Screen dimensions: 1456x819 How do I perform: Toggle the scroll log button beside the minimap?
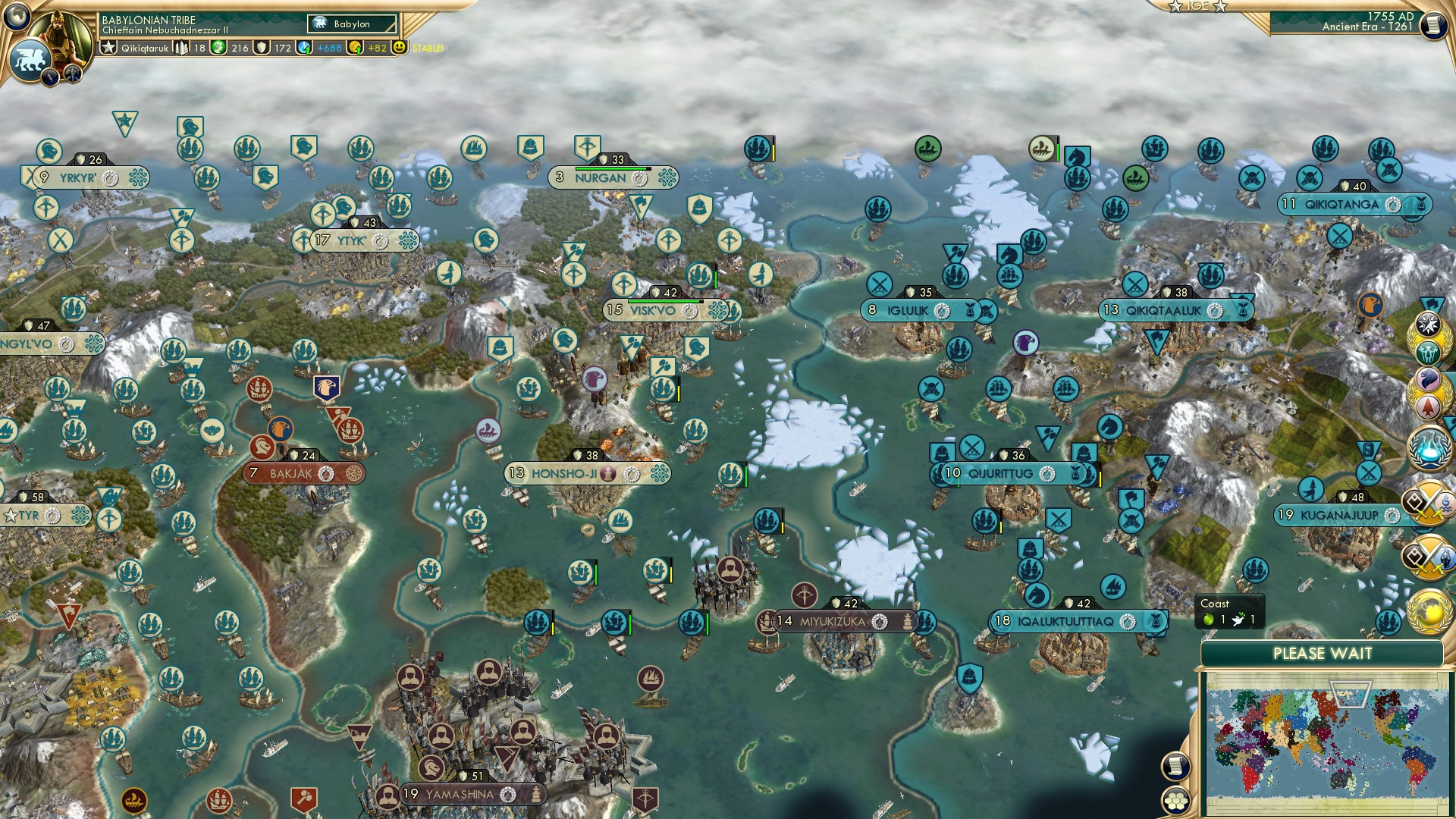(1176, 765)
